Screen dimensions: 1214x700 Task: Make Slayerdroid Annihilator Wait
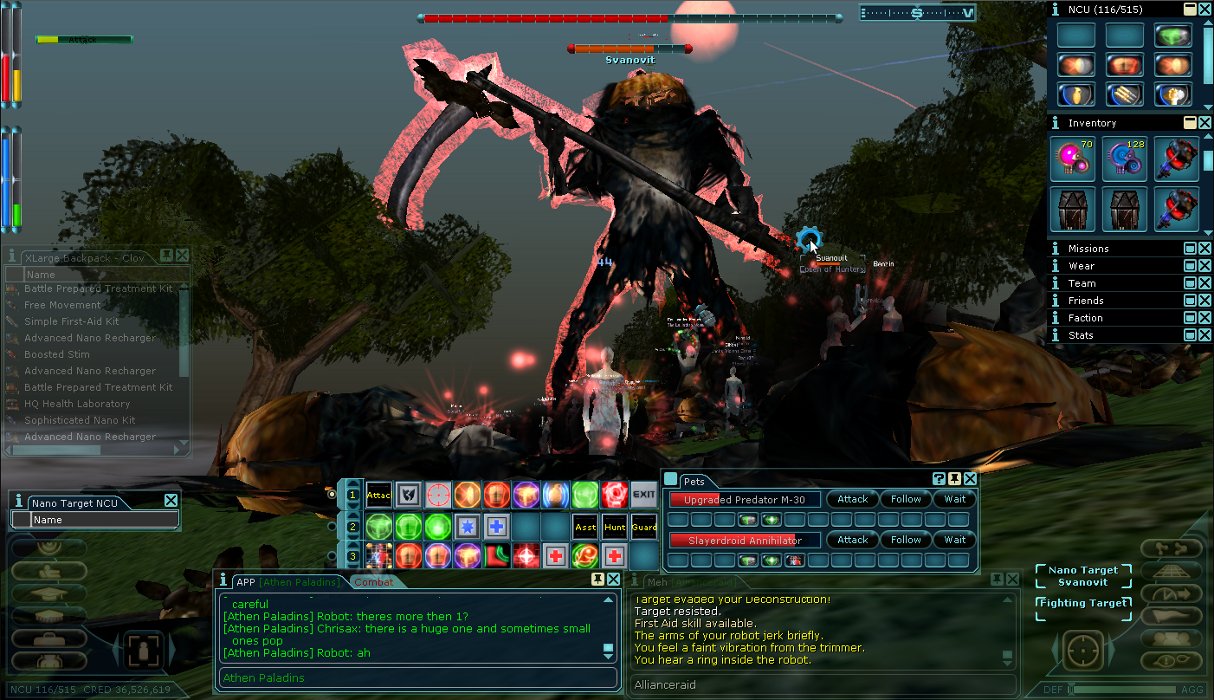[954, 540]
